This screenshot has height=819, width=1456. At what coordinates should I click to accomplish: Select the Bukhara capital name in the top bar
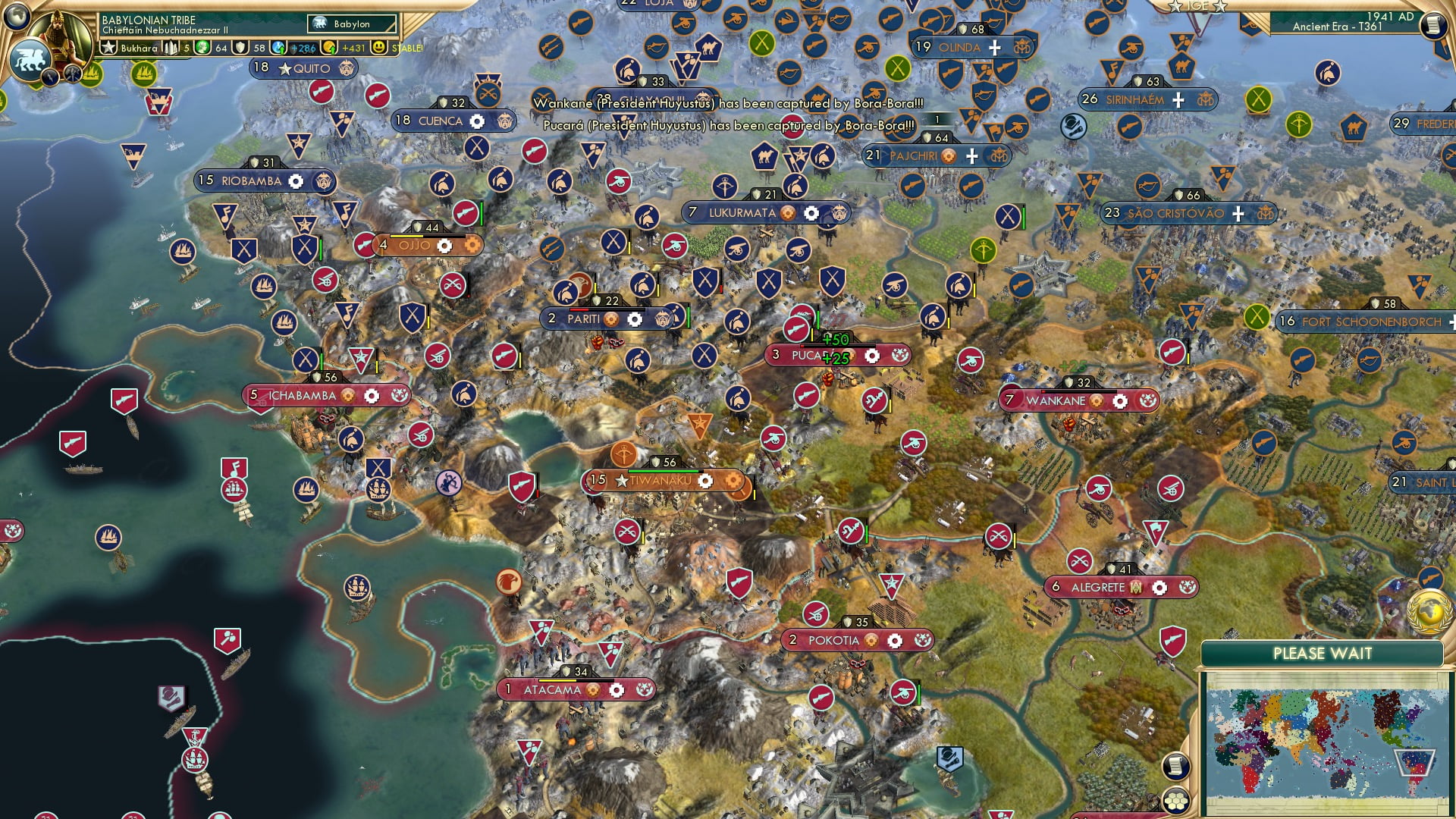pos(138,47)
